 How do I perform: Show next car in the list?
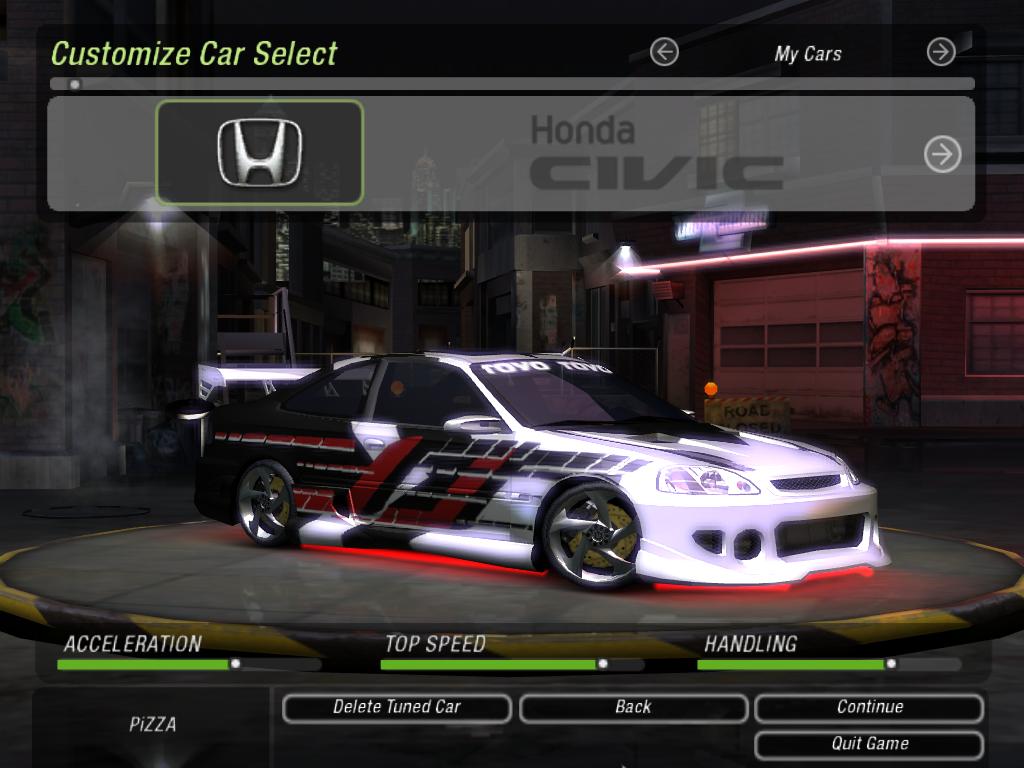tap(942, 154)
